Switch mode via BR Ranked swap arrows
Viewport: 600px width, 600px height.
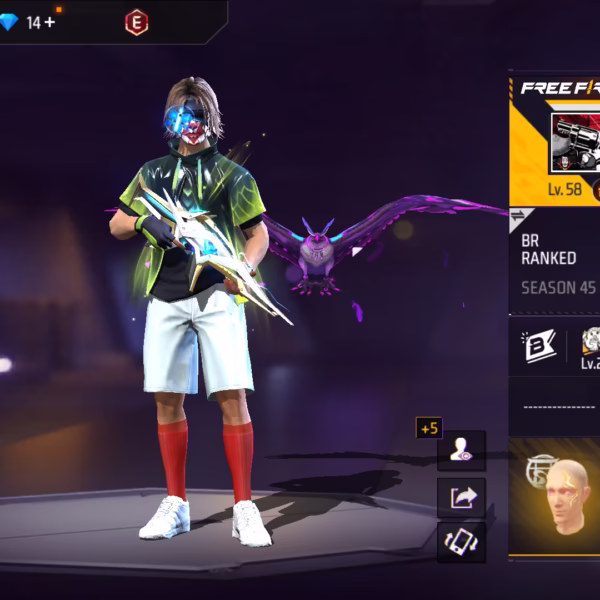coord(519,216)
